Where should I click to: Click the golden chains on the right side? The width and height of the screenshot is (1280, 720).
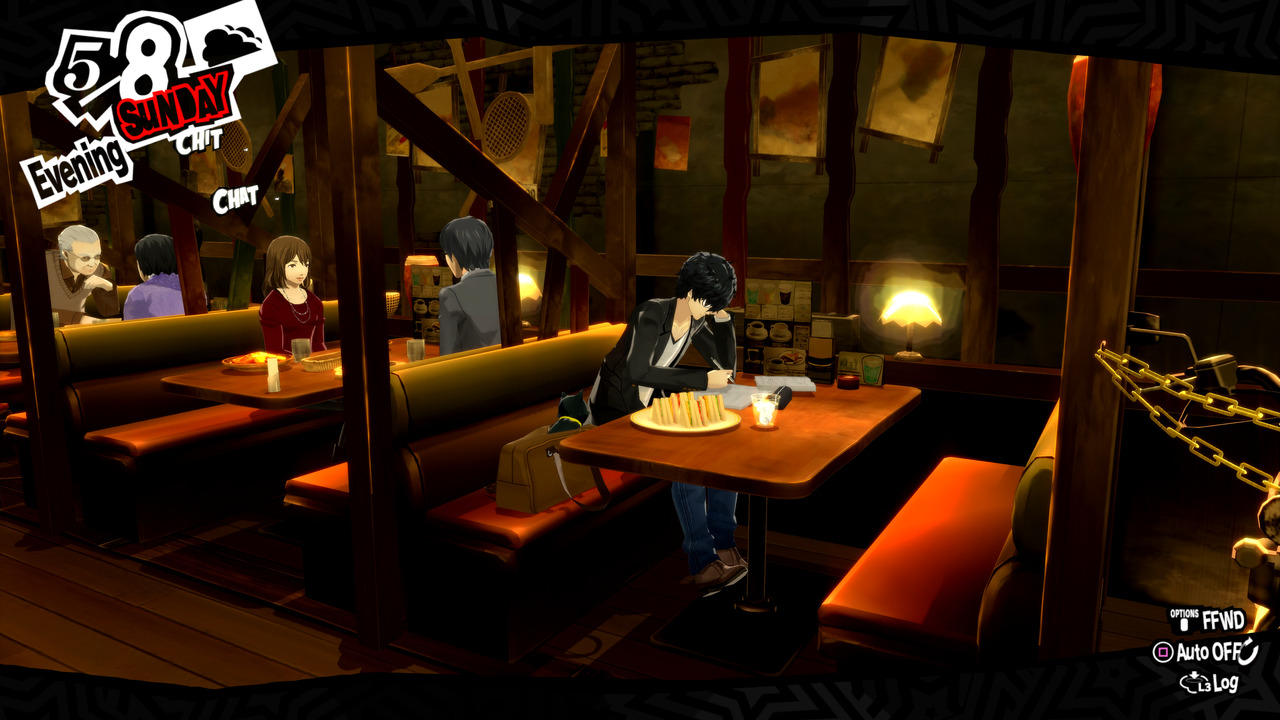tap(1185, 400)
